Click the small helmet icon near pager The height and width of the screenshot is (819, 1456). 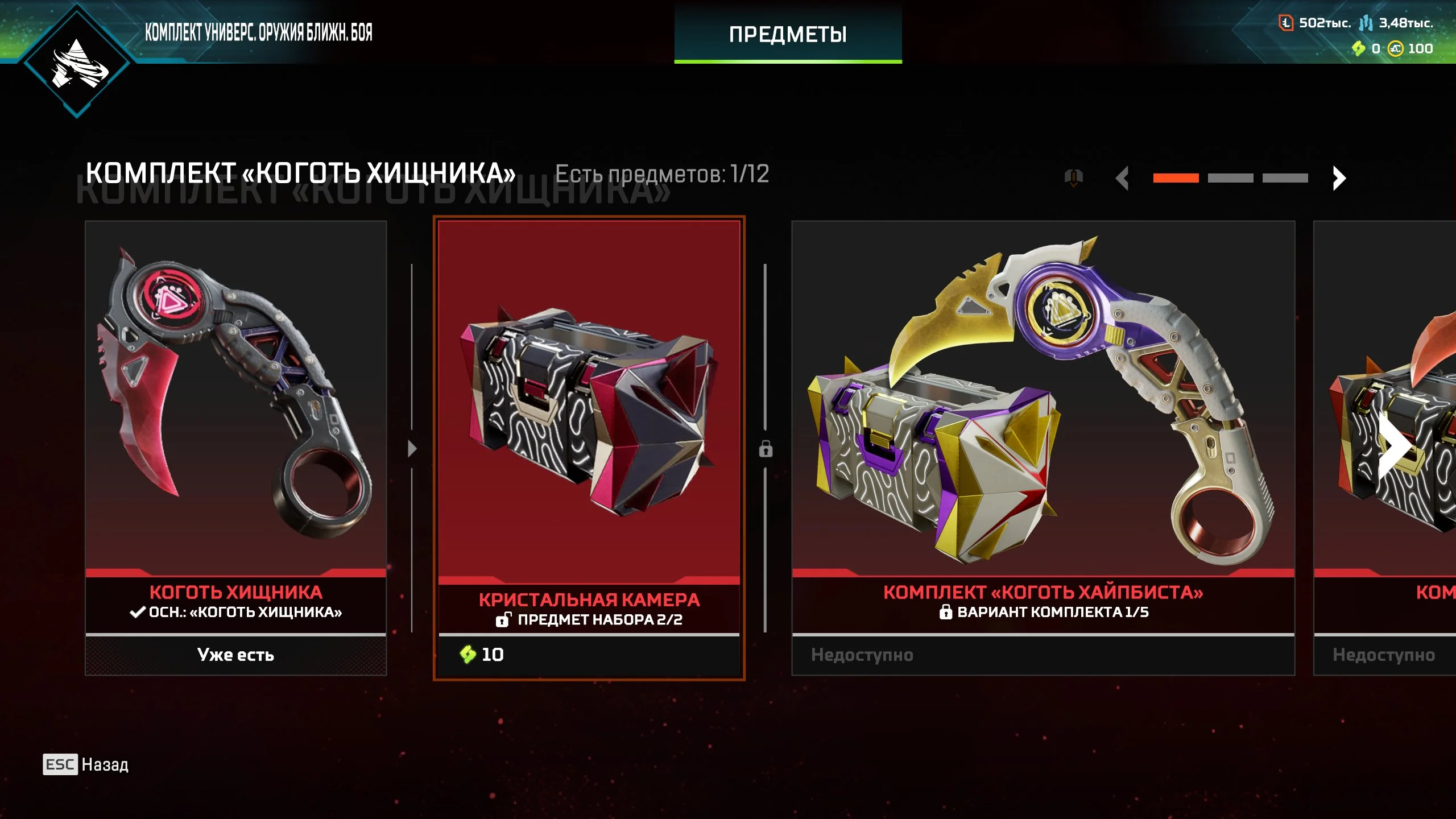[x=1073, y=177]
